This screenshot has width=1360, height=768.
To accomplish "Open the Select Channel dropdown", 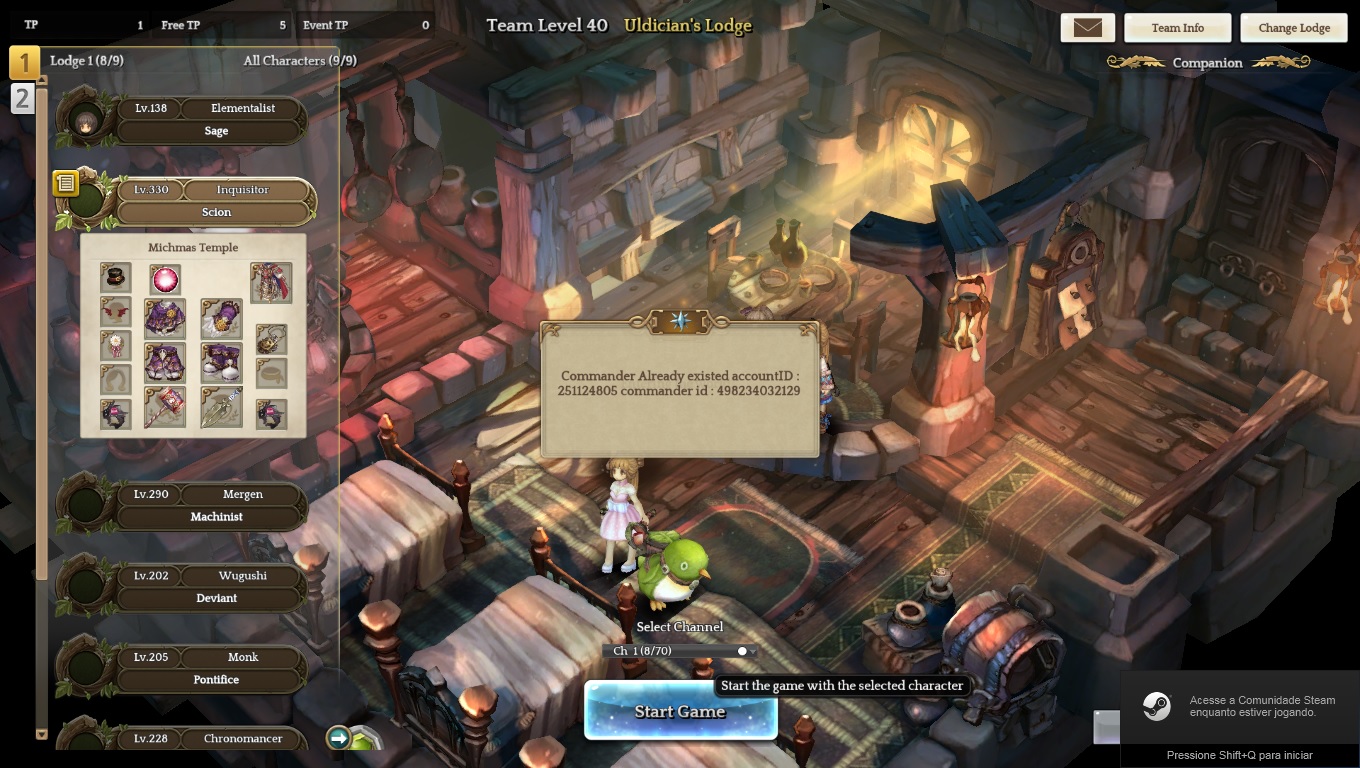I will 680,651.
